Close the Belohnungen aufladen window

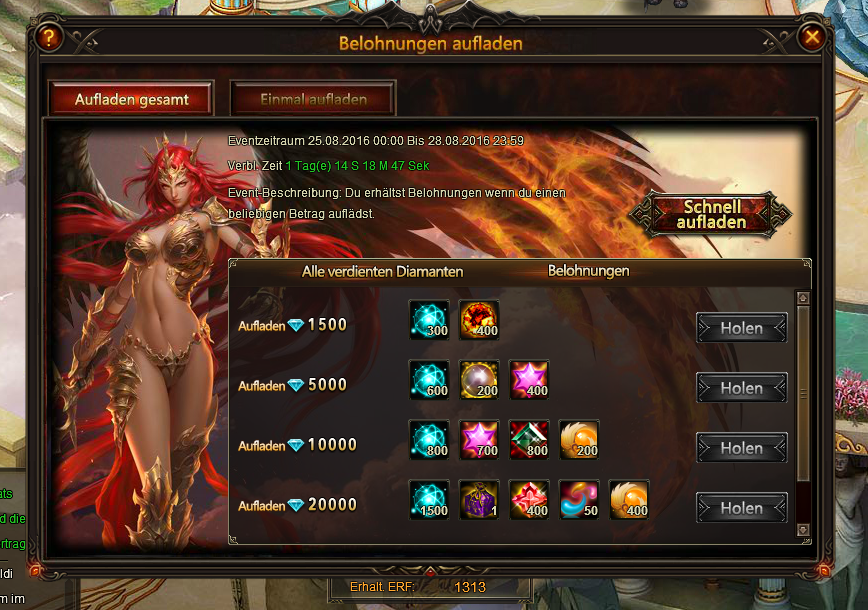(x=812, y=37)
